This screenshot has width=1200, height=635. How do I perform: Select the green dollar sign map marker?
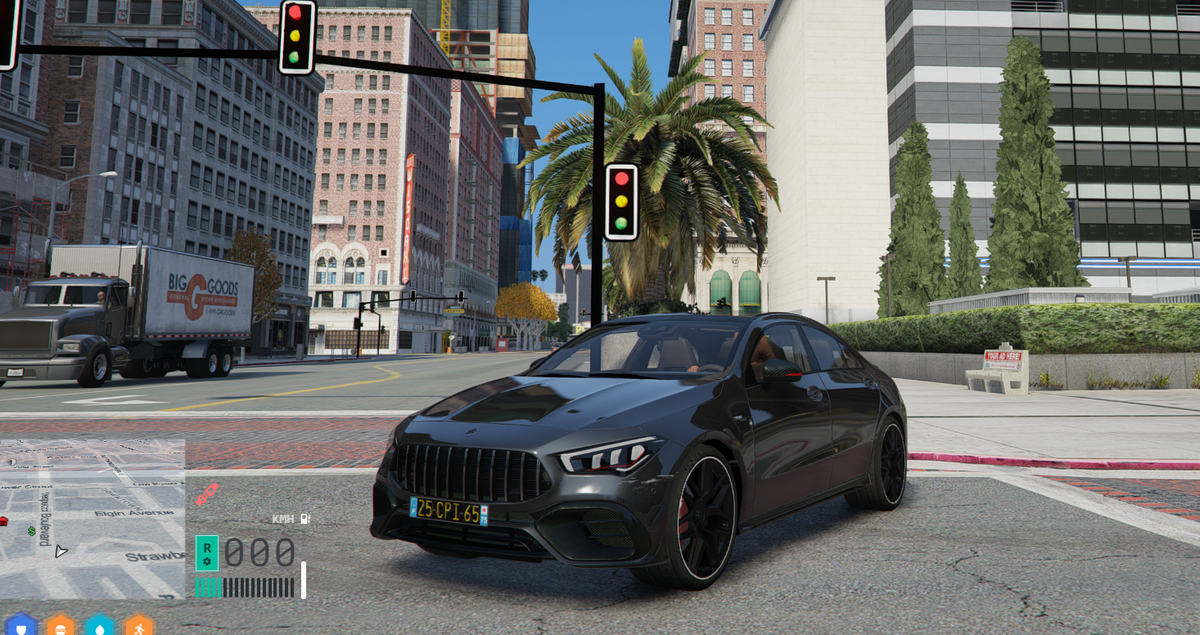(31, 530)
